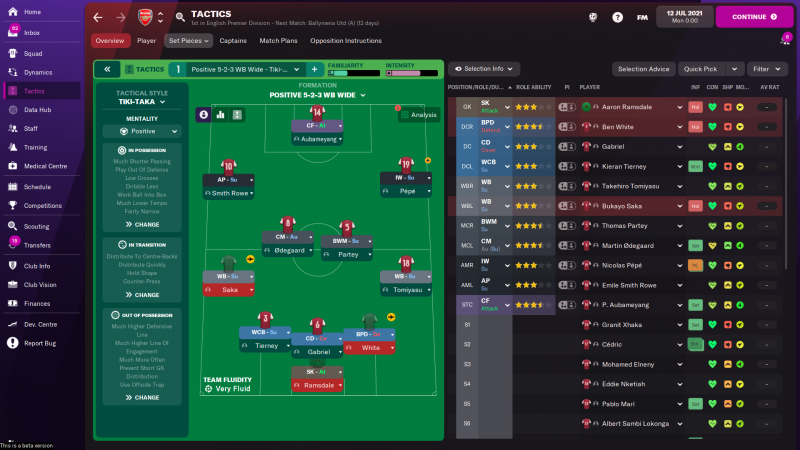Switch to the Captains tab
800x450 pixels.
233,41
